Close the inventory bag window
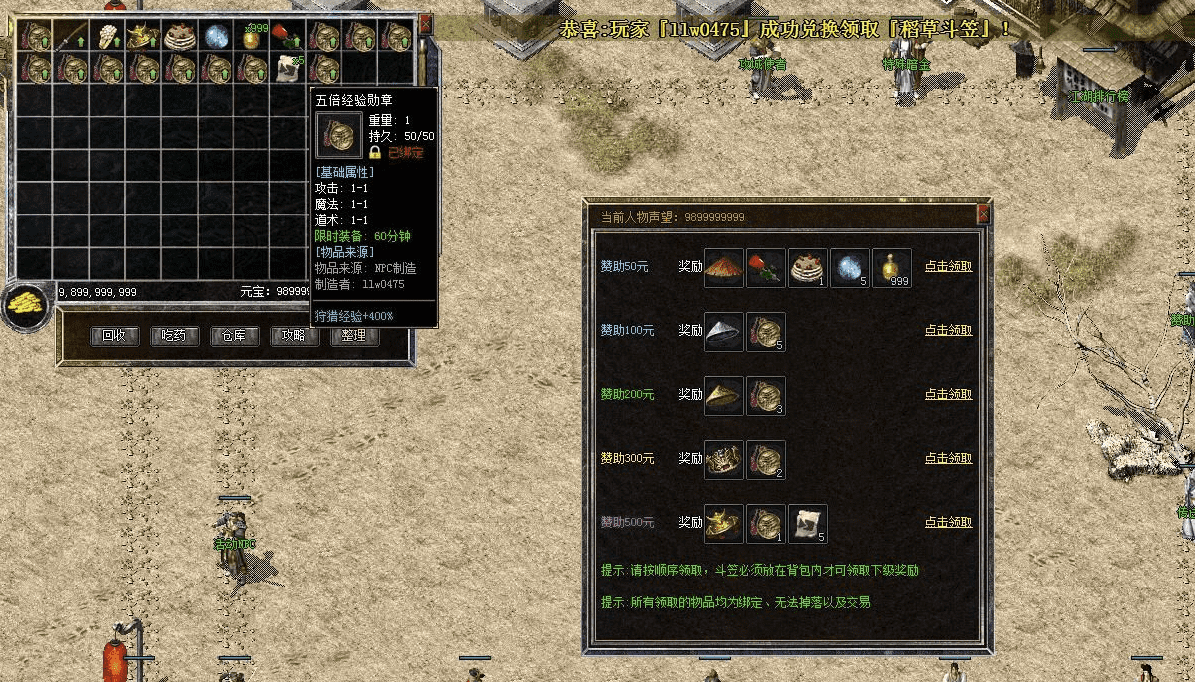The width and height of the screenshot is (1195, 682). [x=426, y=23]
